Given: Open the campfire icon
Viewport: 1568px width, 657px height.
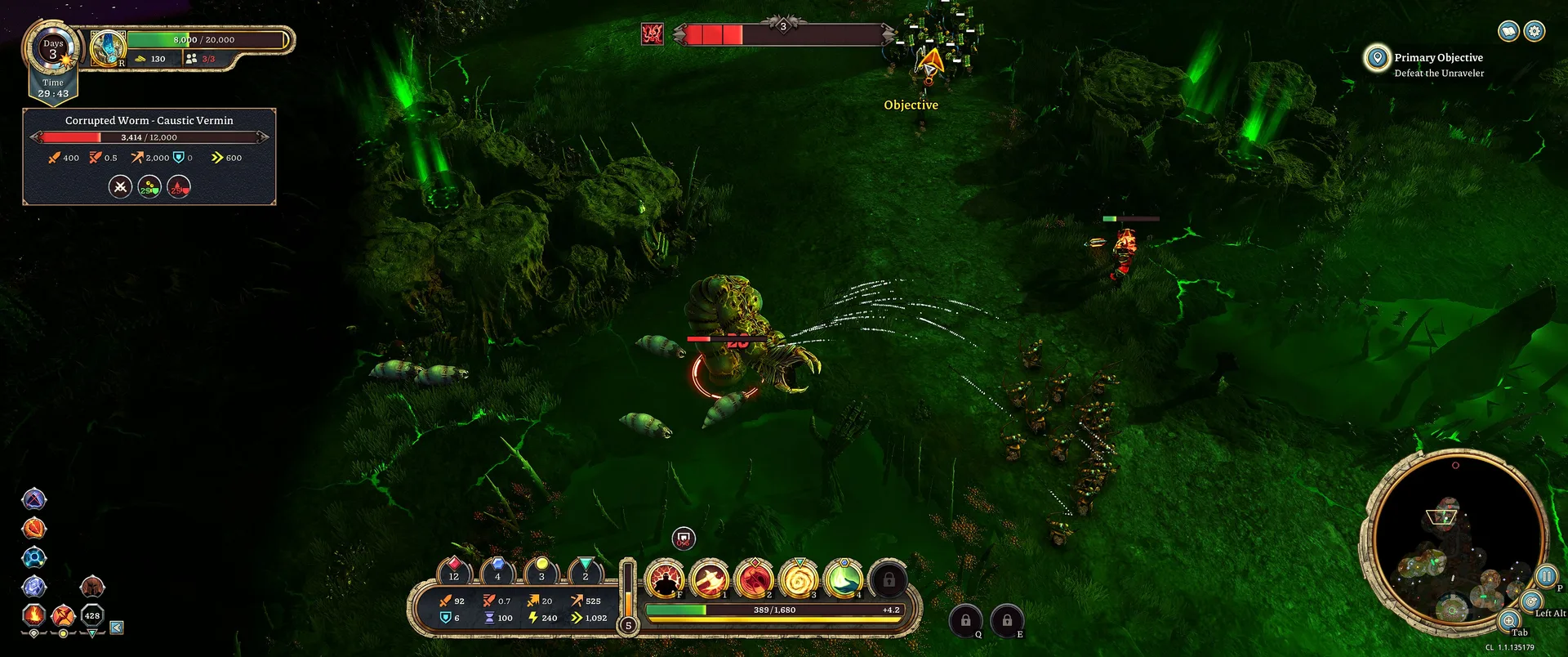Looking at the screenshot, I should 33,615.
